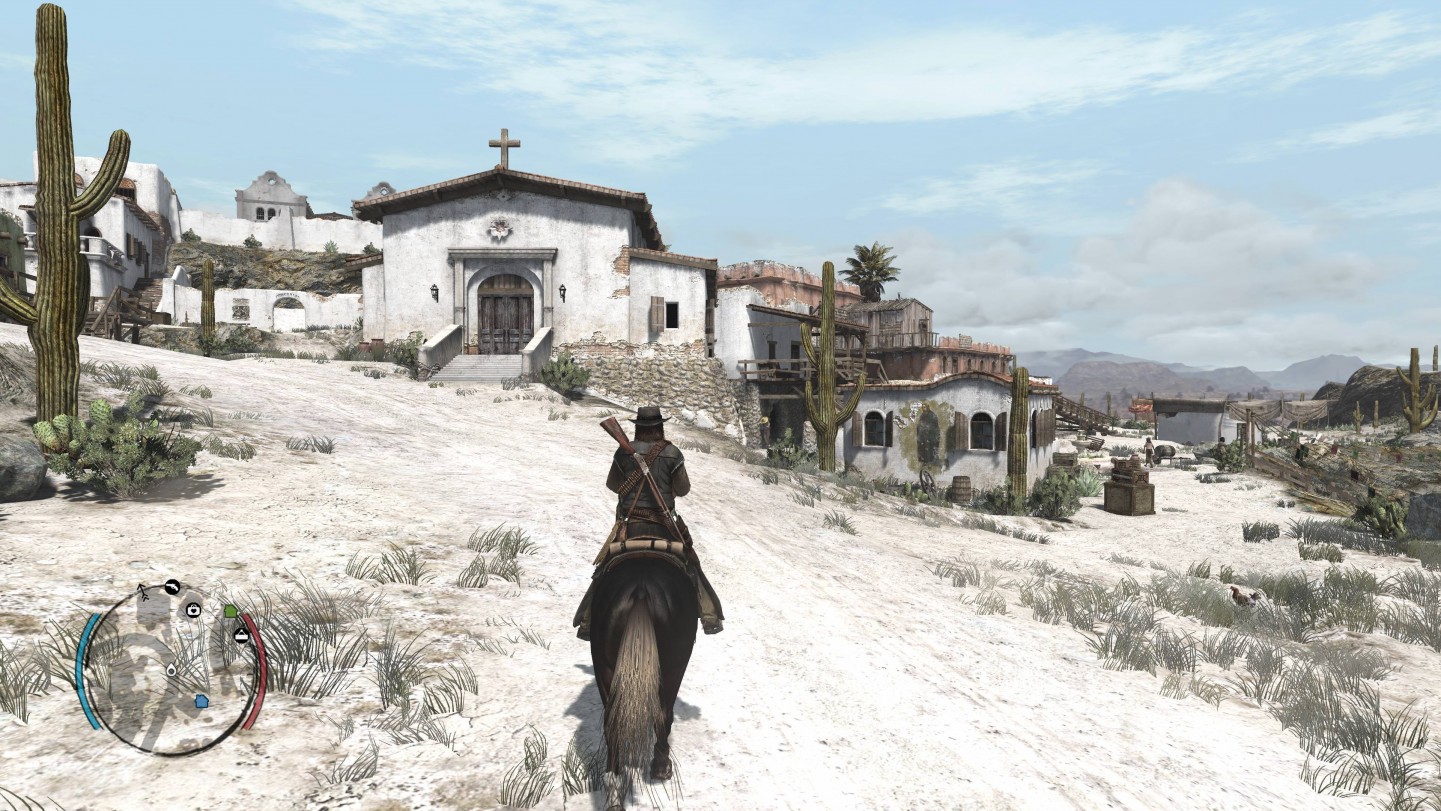Click the circular minimap radar
Screen dimensions: 1441x811
coord(171,668)
